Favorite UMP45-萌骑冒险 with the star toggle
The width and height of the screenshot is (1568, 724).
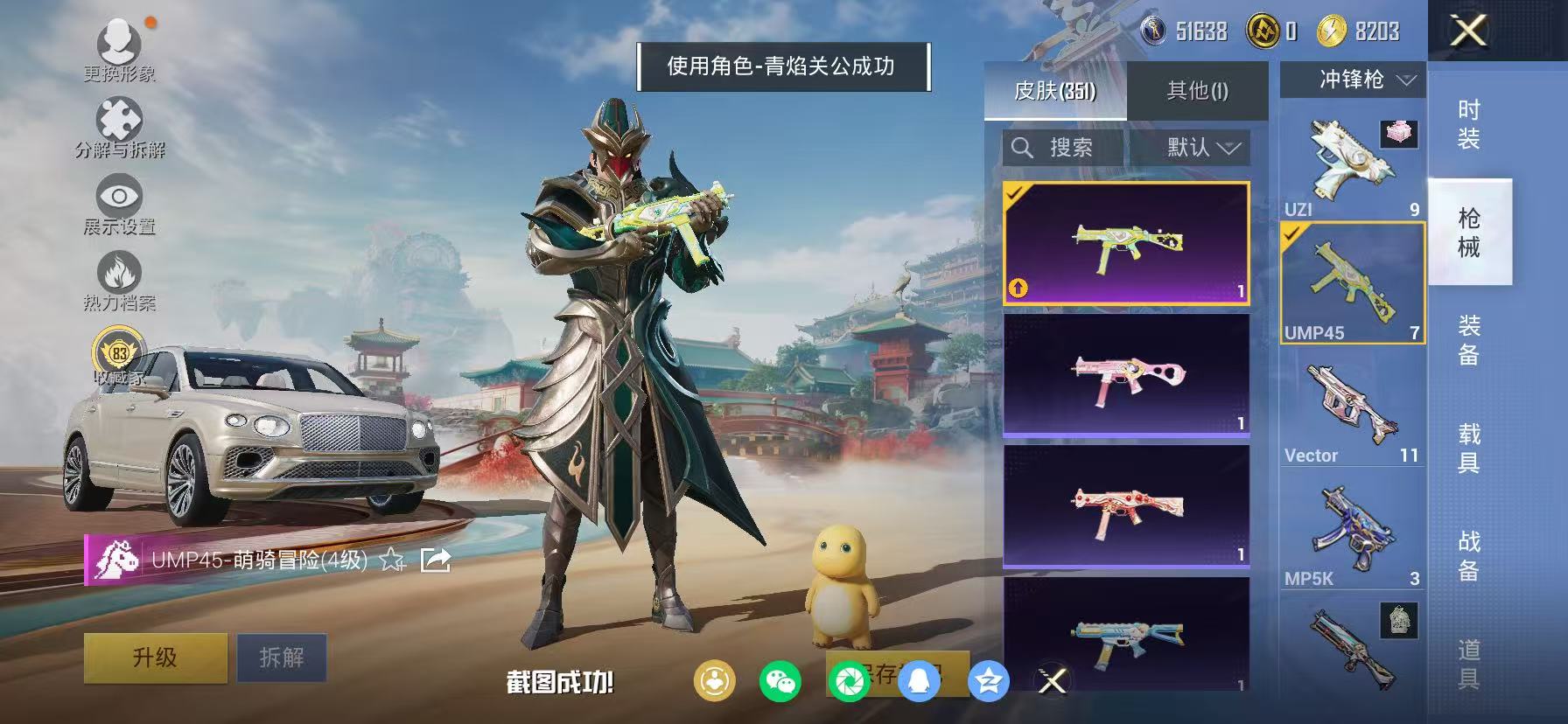pos(391,560)
